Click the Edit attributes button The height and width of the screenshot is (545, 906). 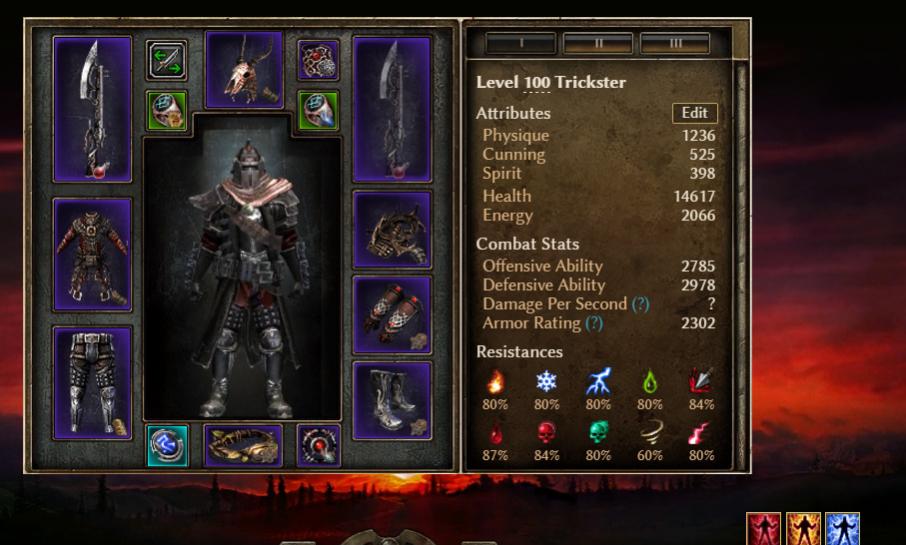click(x=694, y=113)
